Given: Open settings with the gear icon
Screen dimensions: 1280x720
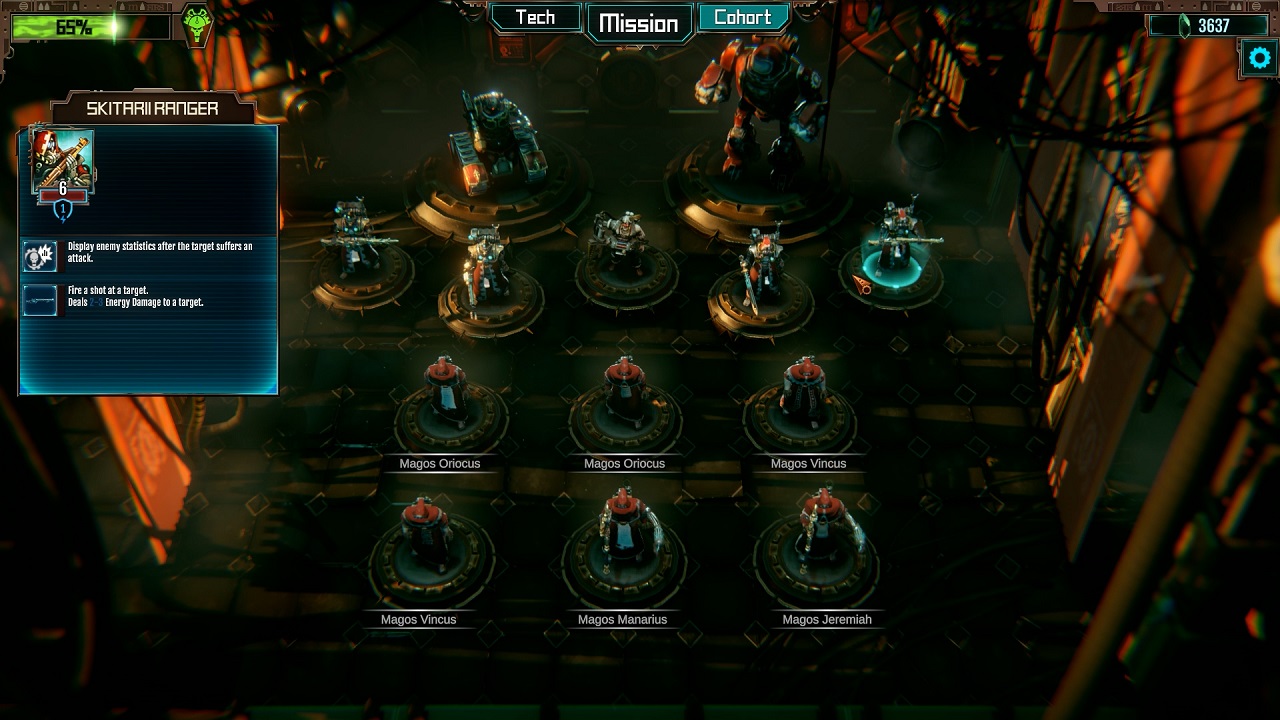Looking at the screenshot, I should click(1260, 58).
